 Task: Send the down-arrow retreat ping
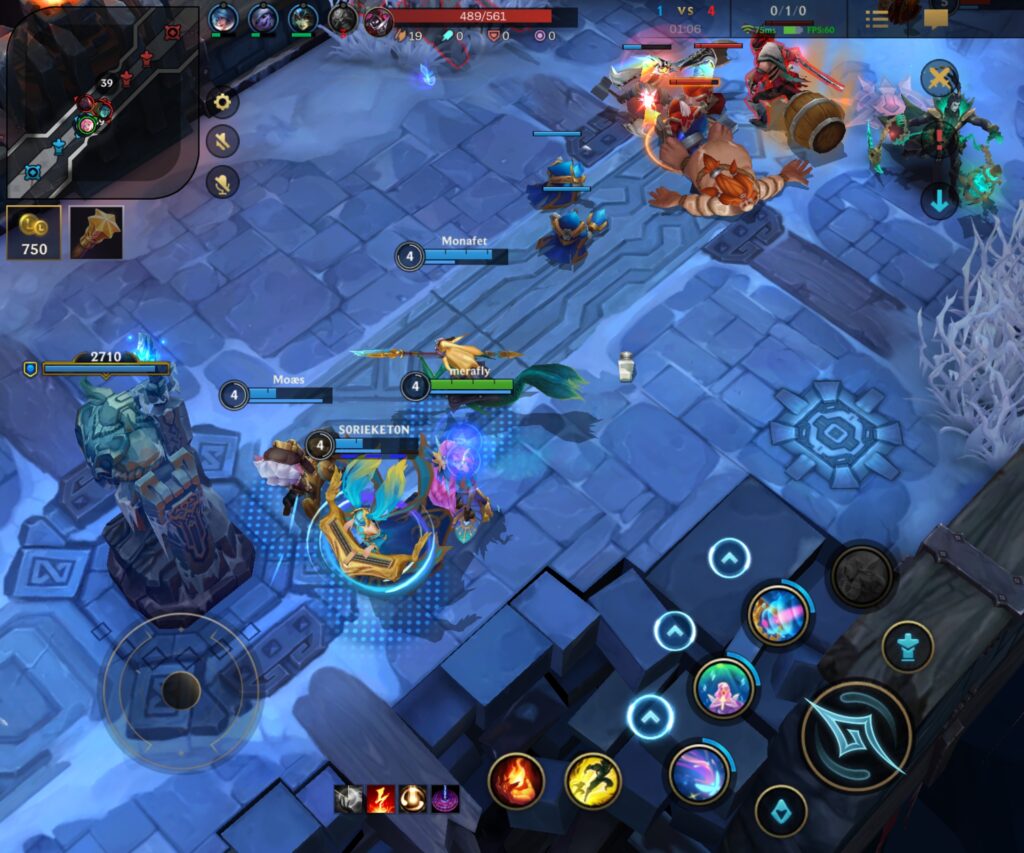[939, 200]
